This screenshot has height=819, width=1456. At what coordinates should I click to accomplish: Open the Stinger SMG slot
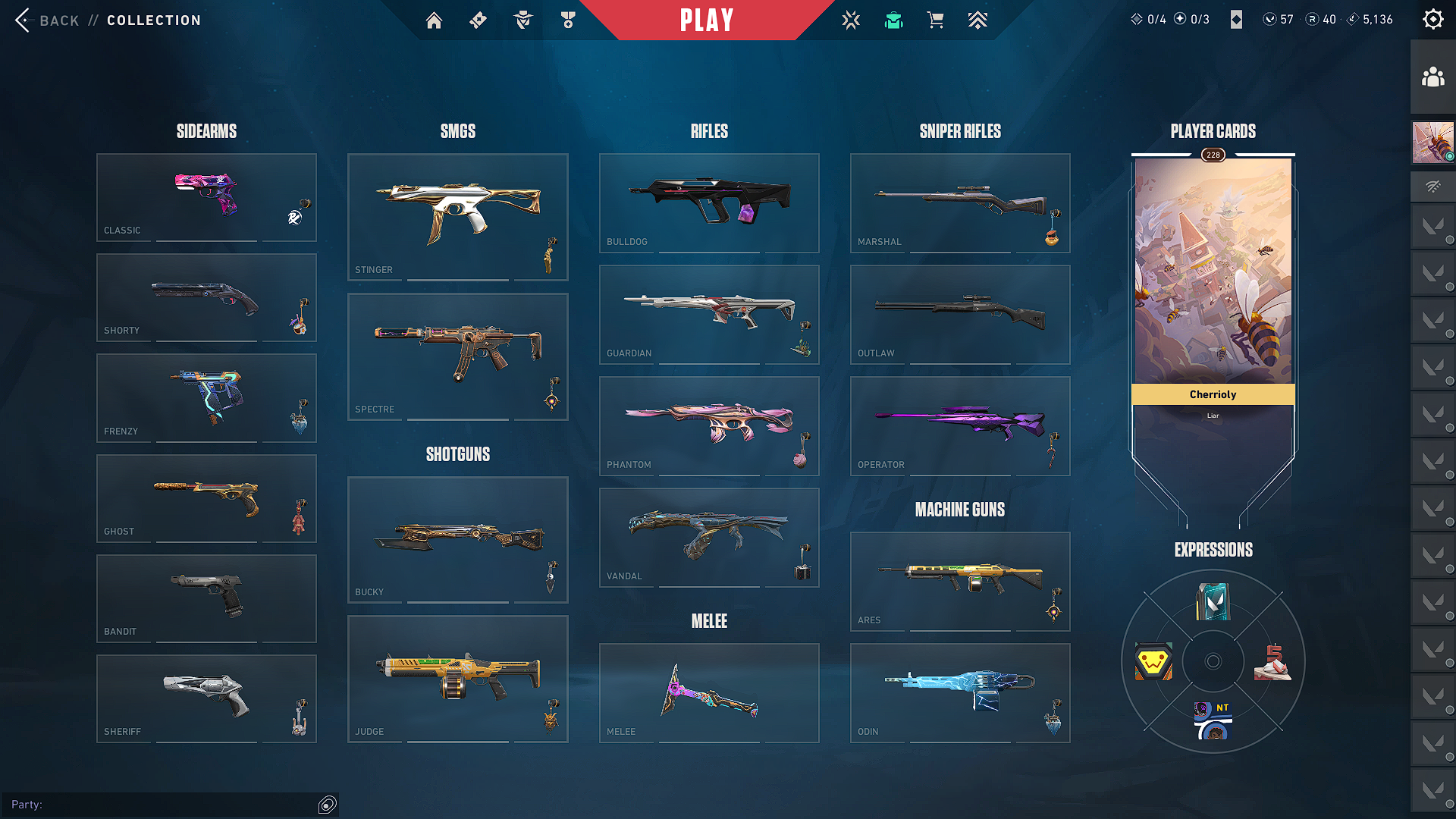(457, 217)
